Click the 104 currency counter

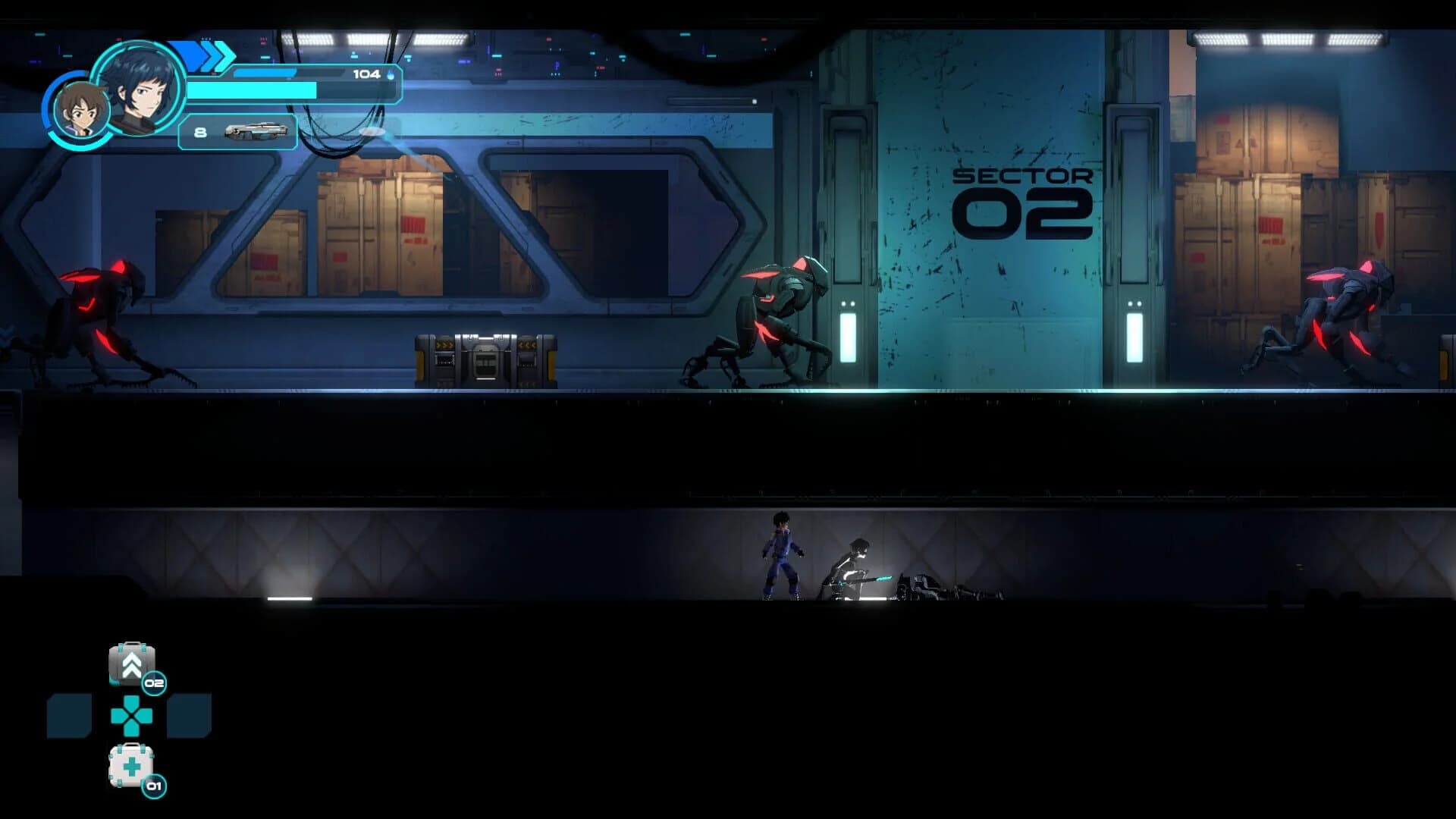coord(365,74)
